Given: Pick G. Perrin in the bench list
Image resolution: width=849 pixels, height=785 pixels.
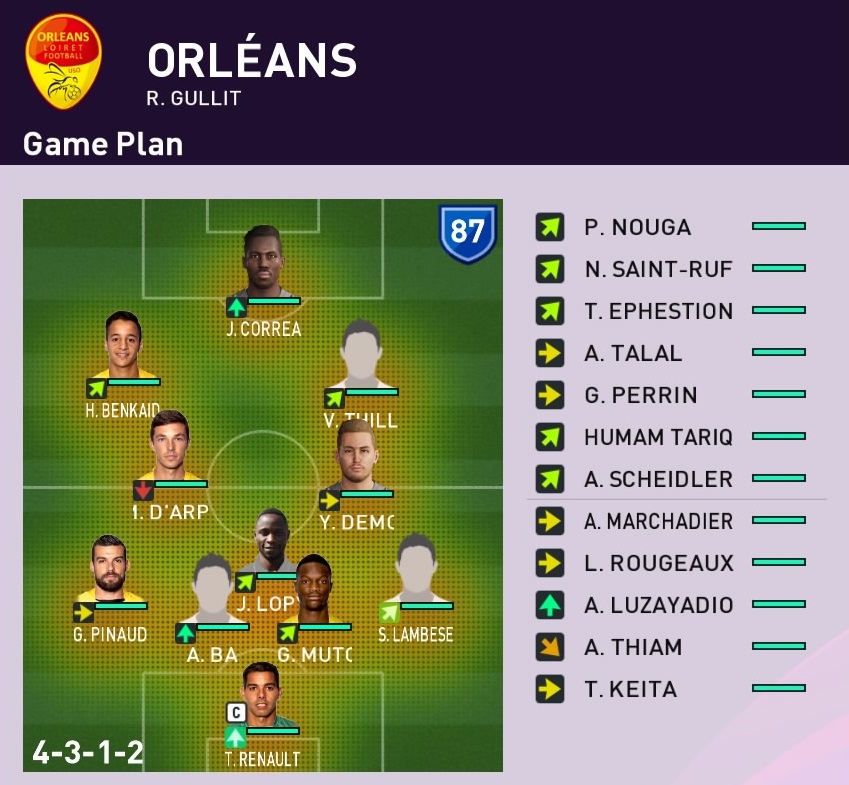Looking at the screenshot, I should click(x=670, y=395).
